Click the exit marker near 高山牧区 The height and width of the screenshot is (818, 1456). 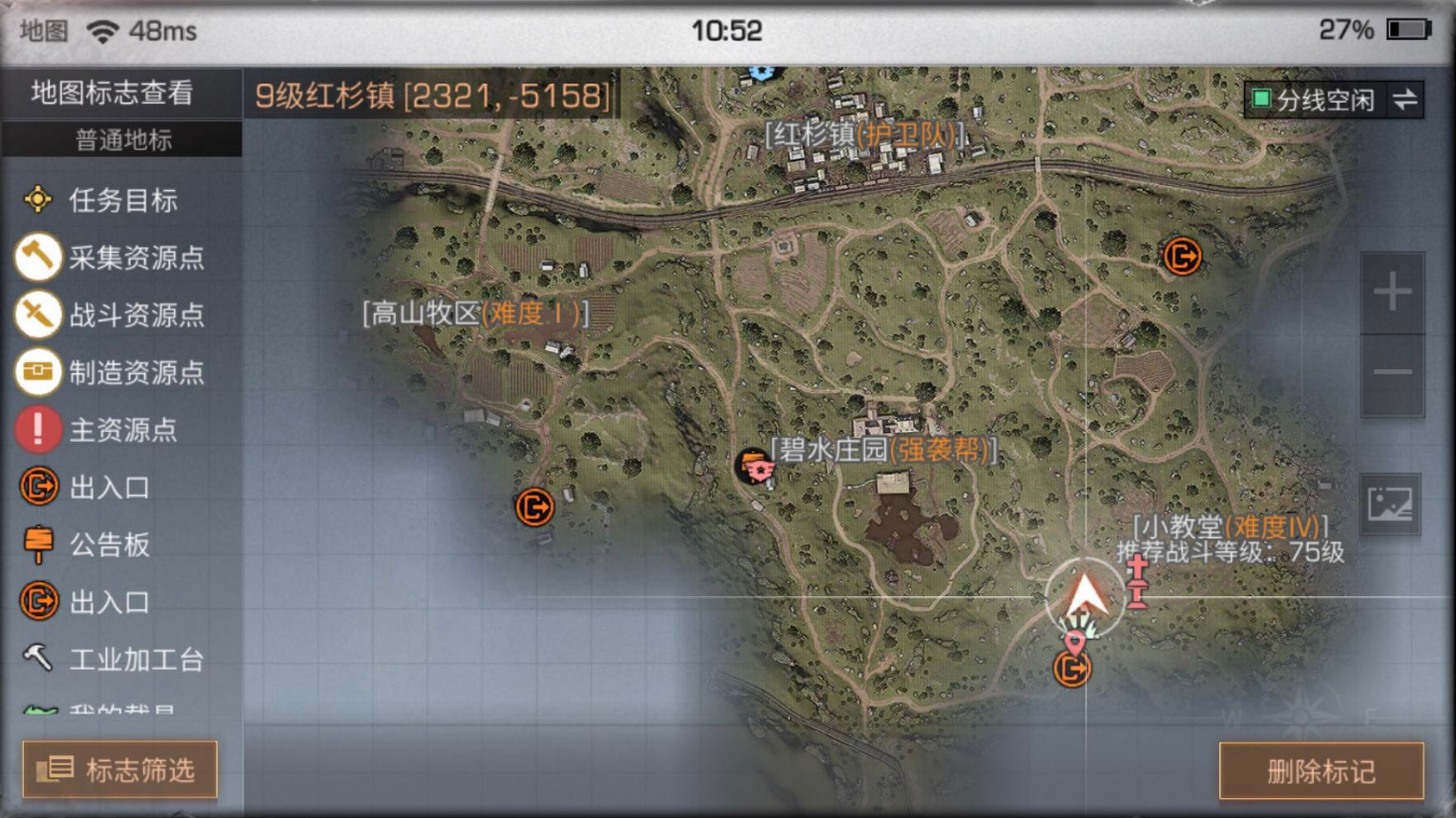click(x=534, y=508)
